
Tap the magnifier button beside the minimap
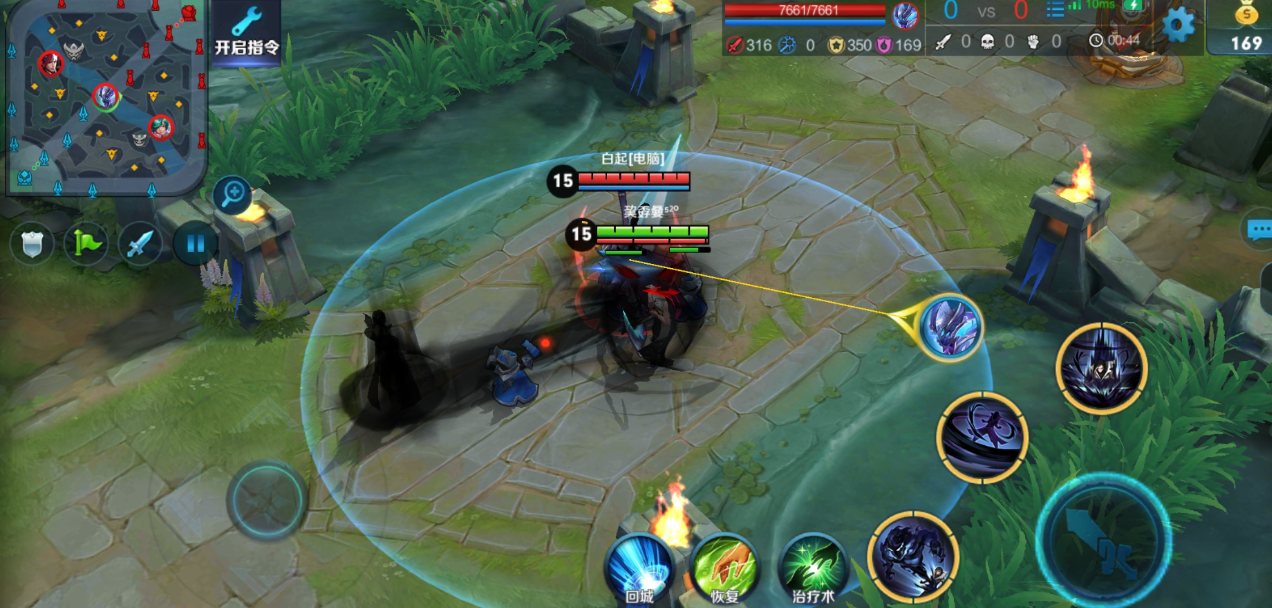232,193
